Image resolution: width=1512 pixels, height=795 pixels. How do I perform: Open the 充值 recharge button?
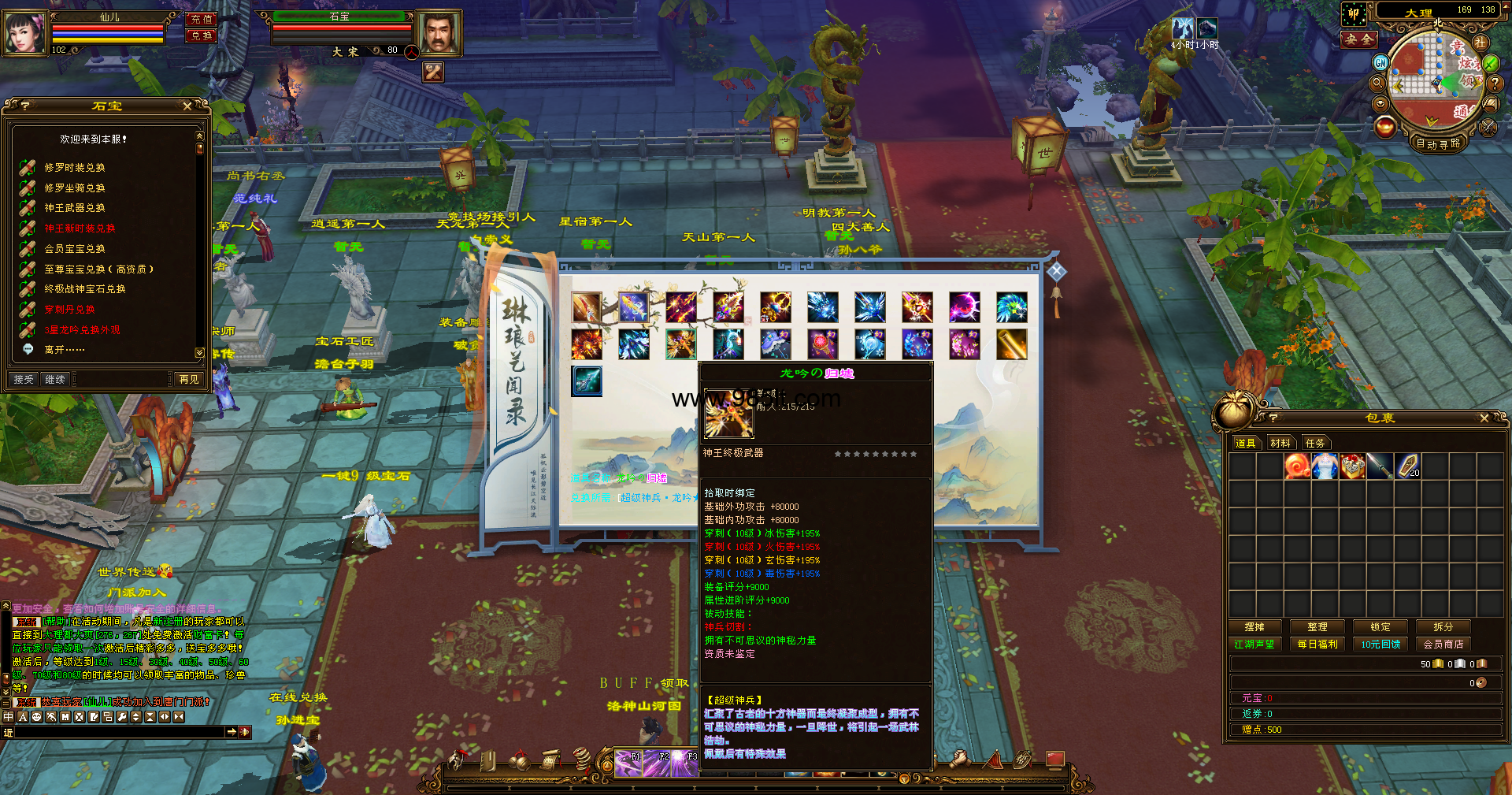tap(202, 20)
